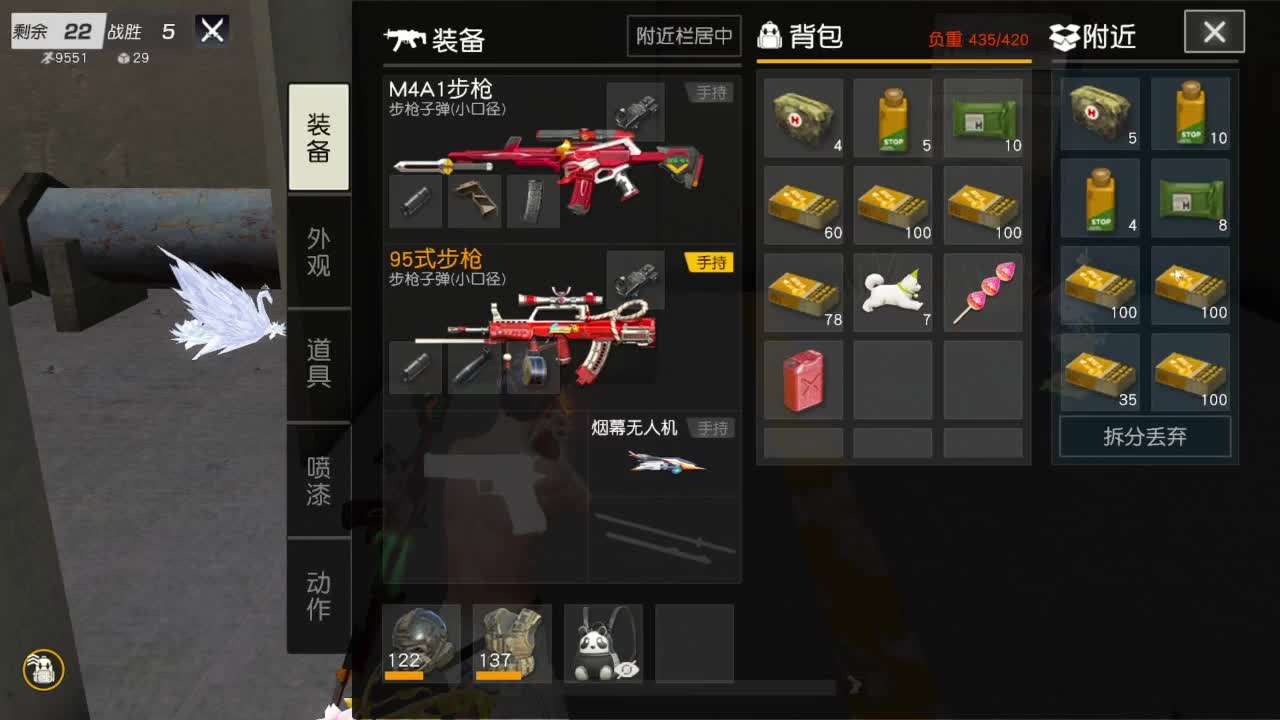
Task: Click the 附近栏居中 button
Action: (x=683, y=35)
